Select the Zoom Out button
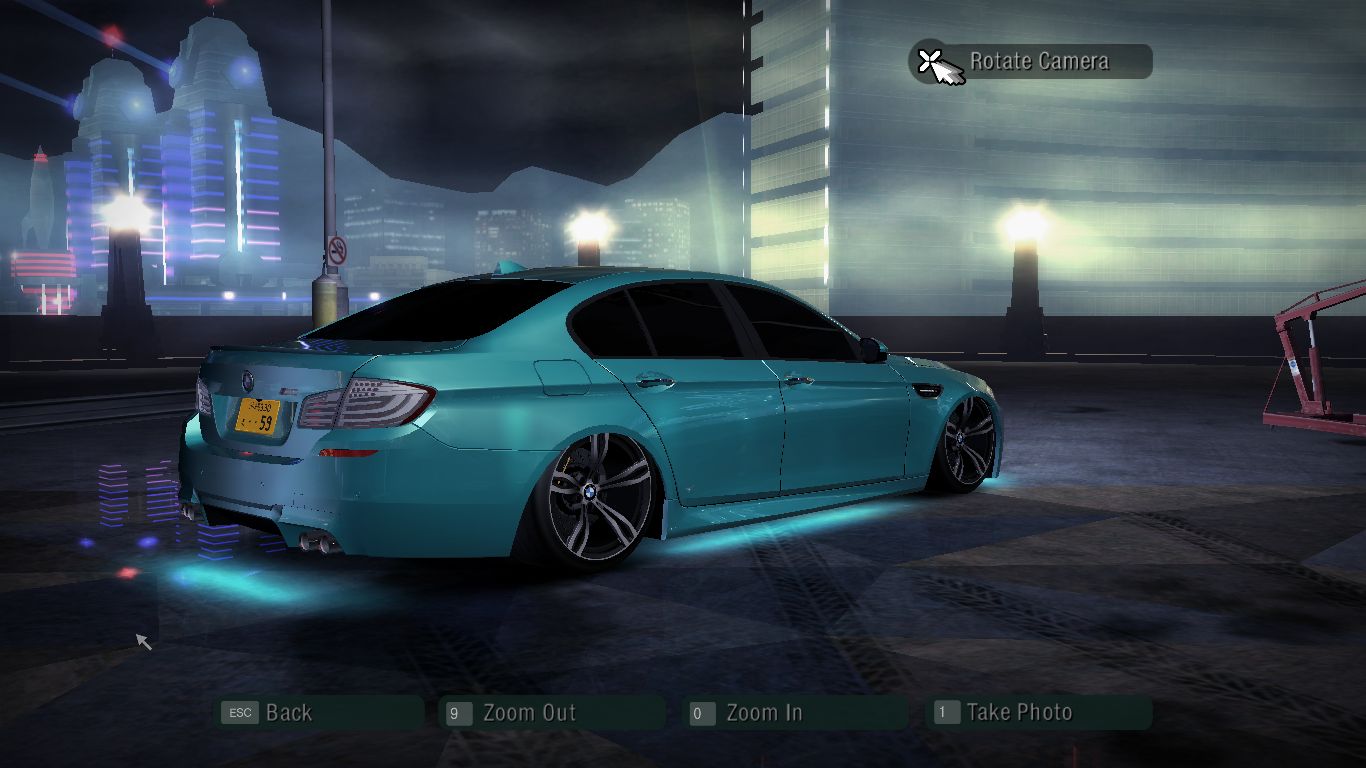The width and height of the screenshot is (1366, 768). click(552, 713)
